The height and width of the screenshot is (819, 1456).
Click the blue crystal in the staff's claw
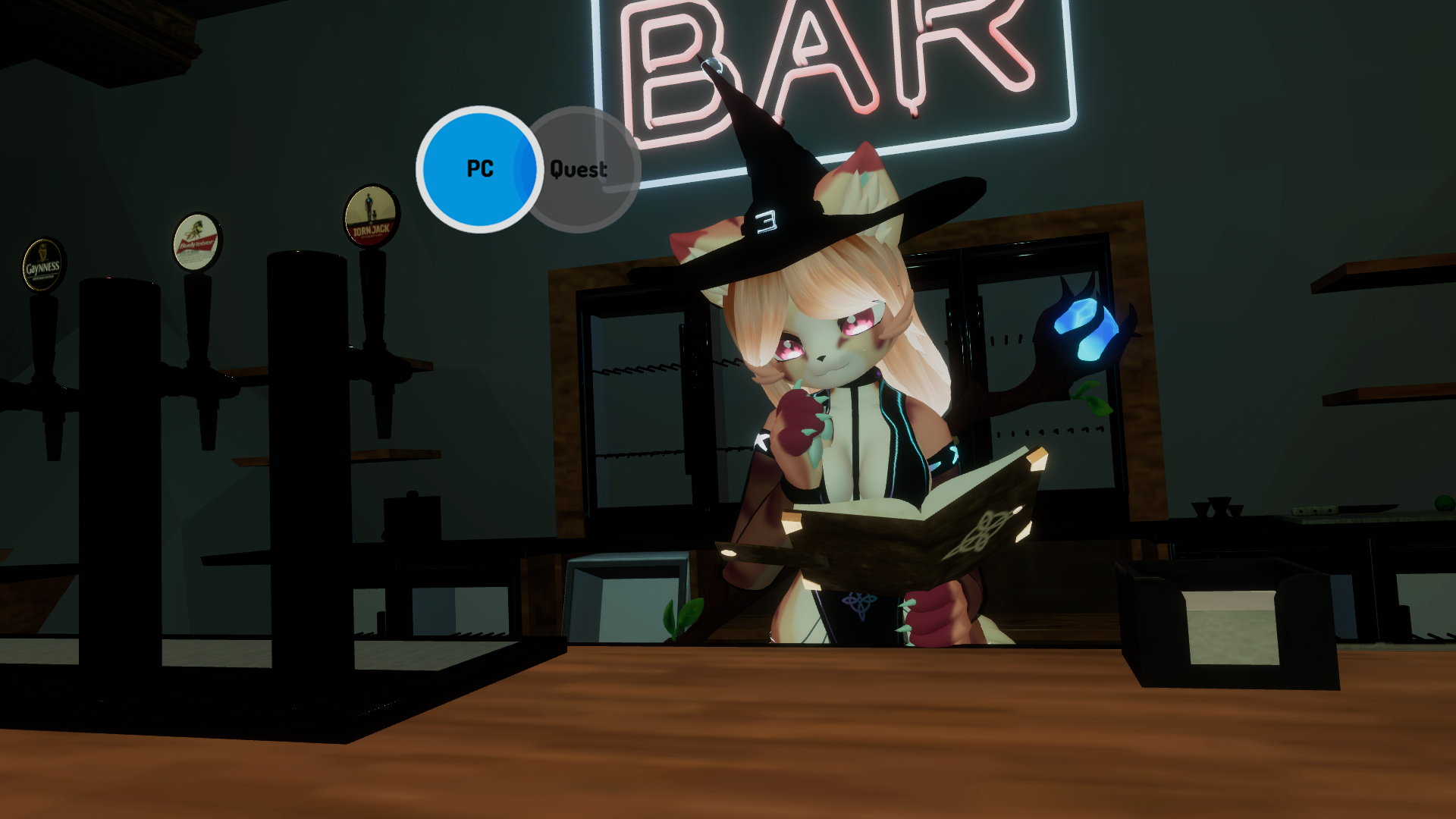click(x=1084, y=328)
